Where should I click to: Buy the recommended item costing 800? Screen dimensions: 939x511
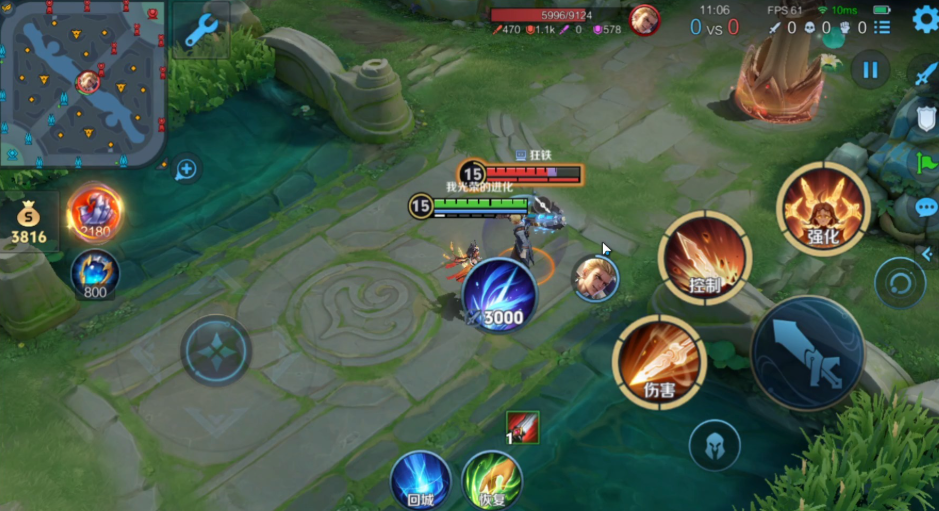[95, 272]
